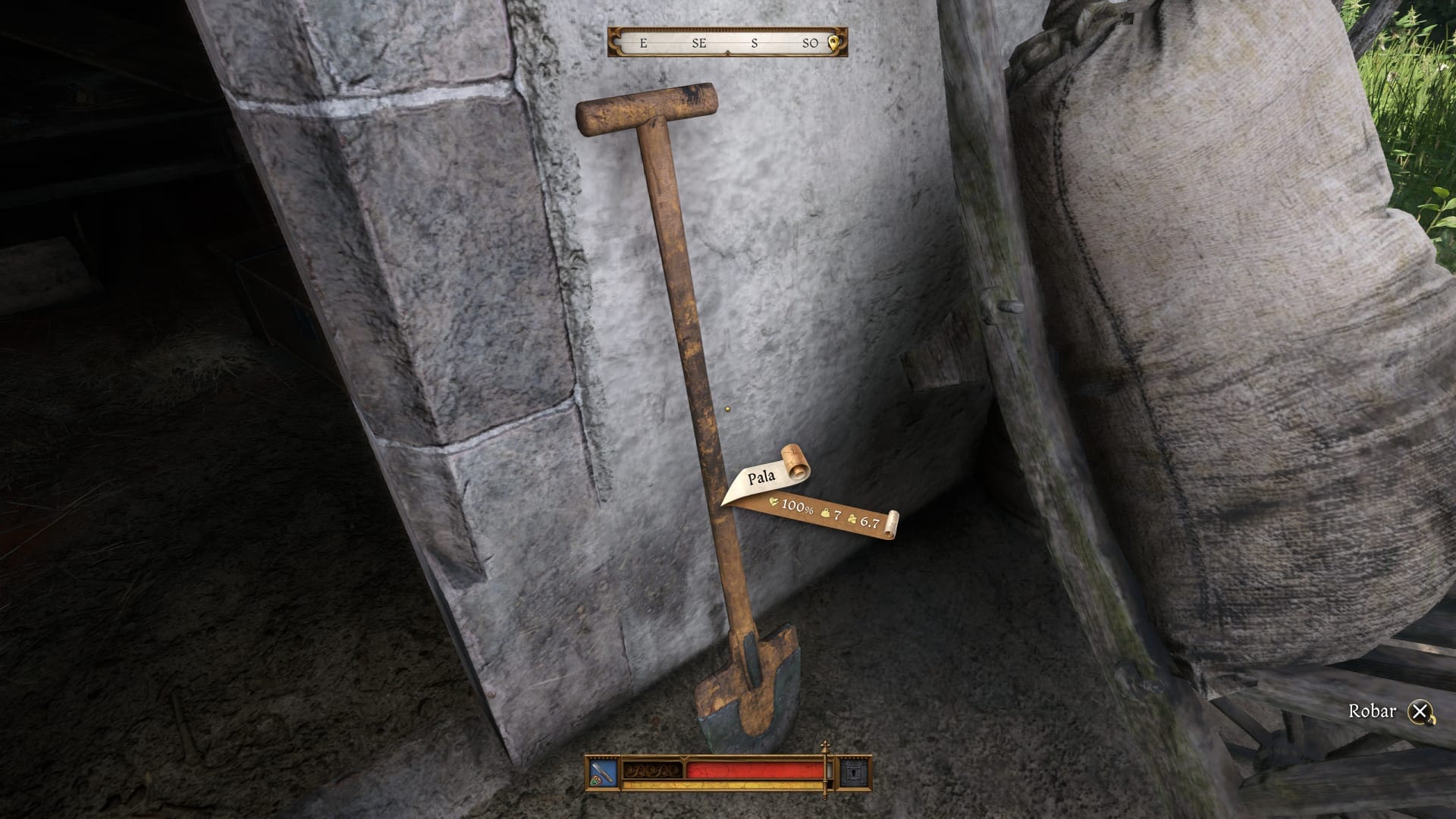This screenshot has width=1456, height=819.
Task: Click the coins value icon showing 6.7
Action: pyautogui.click(x=852, y=519)
